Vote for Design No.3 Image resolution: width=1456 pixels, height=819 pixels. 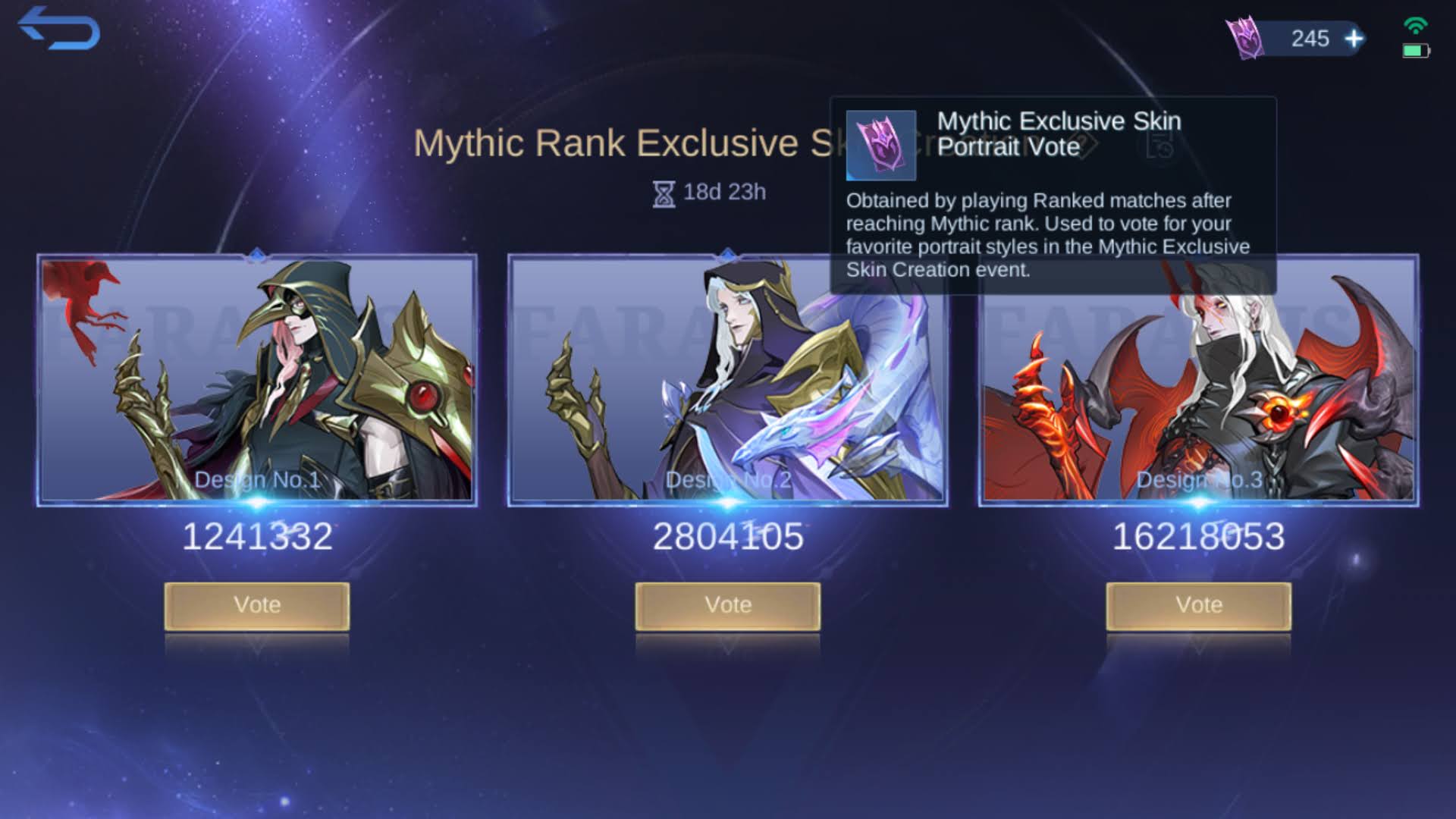click(x=1198, y=605)
